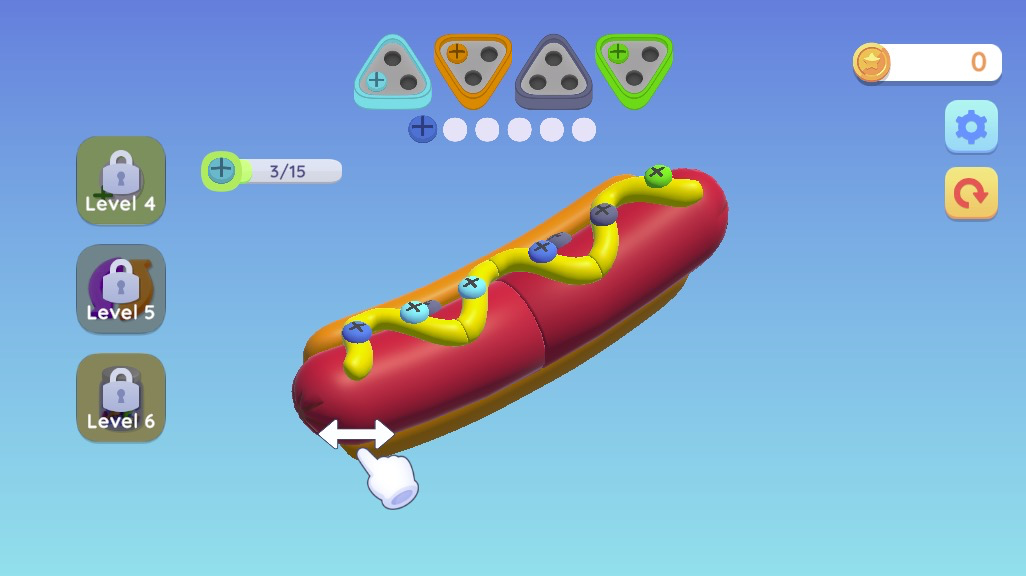The image size is (1026, 576).
Task: Click the gray triangular screw box
Action: coord(553,70)
